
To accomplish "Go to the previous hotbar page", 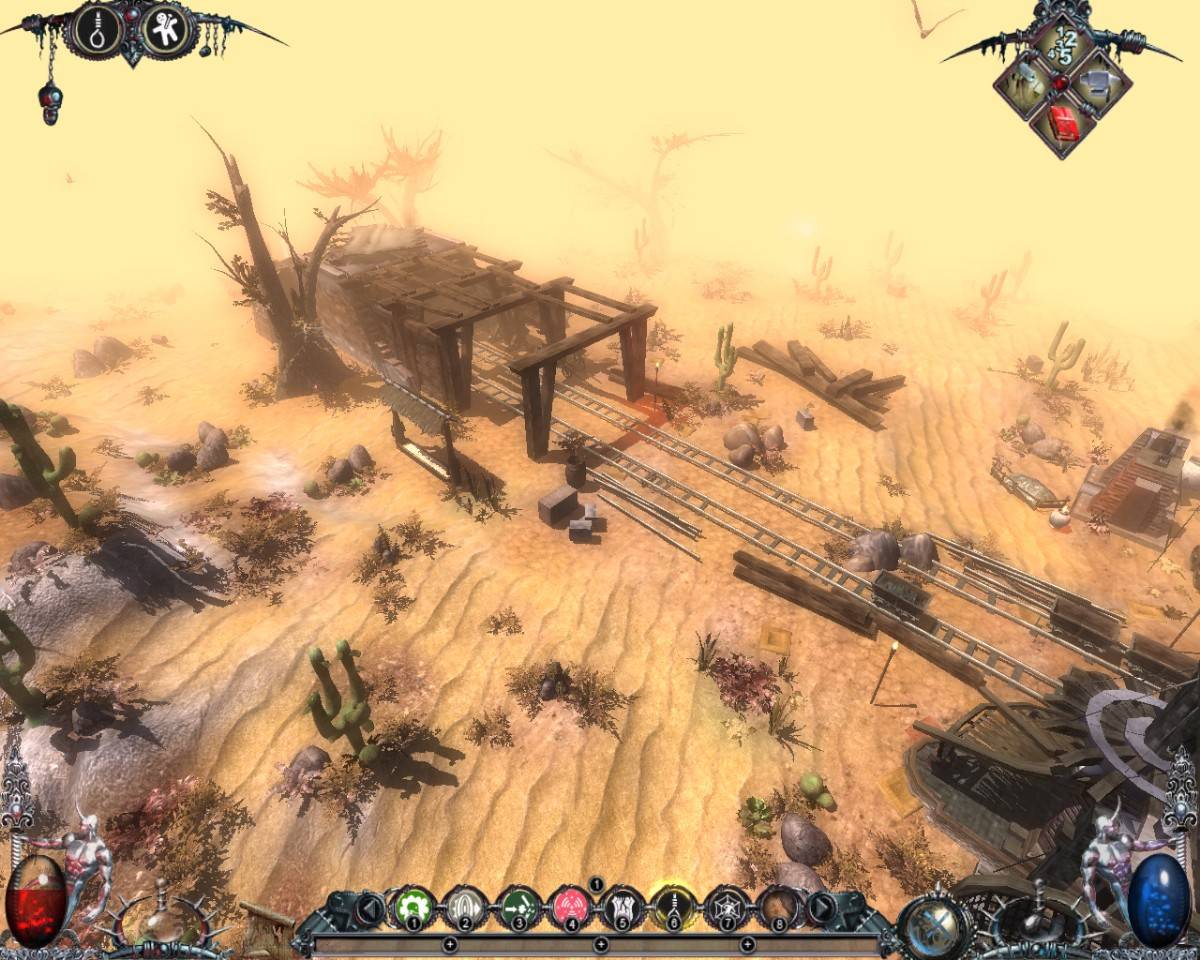I will 367,908.
